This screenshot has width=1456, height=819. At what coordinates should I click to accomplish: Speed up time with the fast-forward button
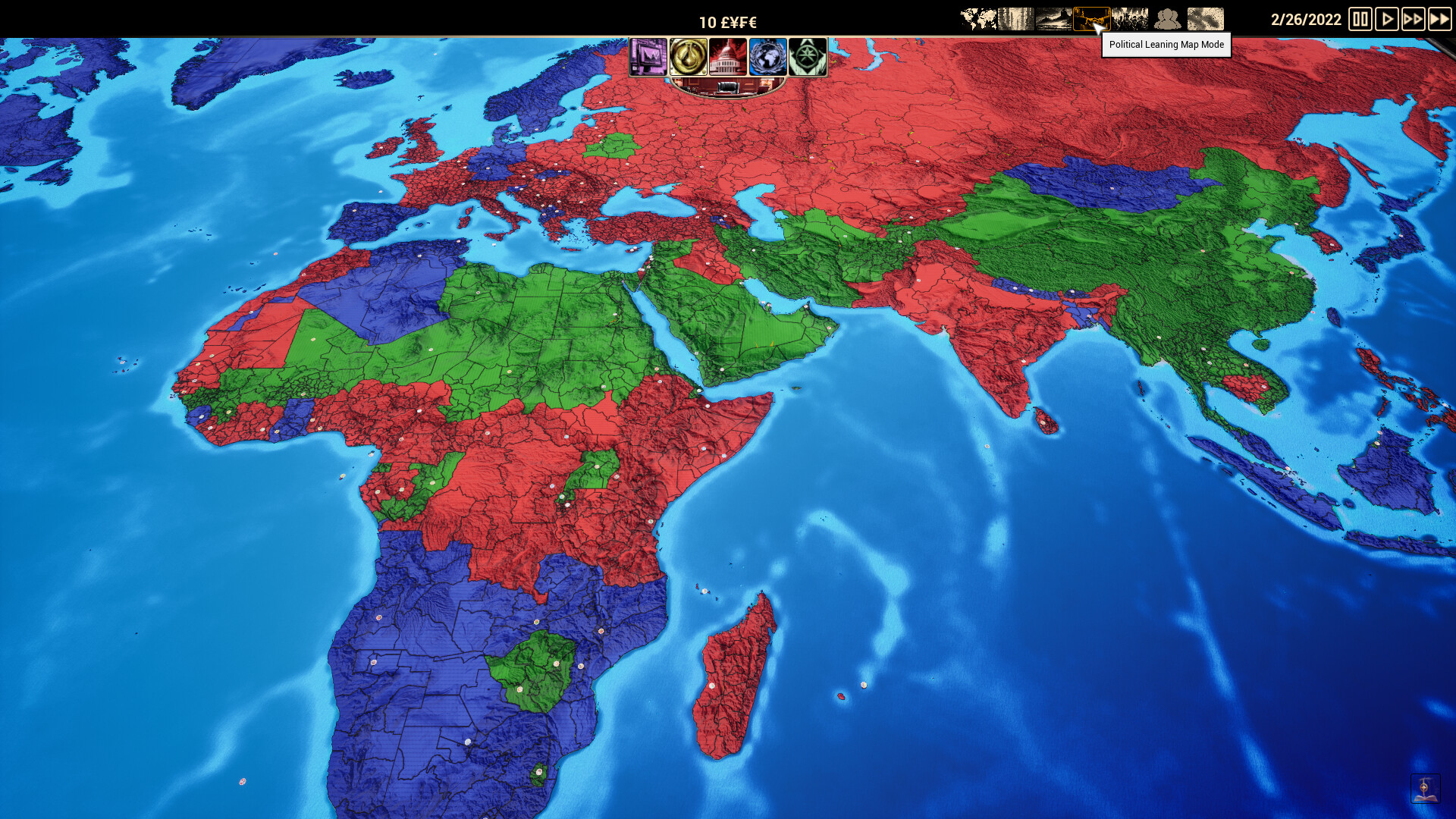pyautogui.click(x=1412, y=20)
